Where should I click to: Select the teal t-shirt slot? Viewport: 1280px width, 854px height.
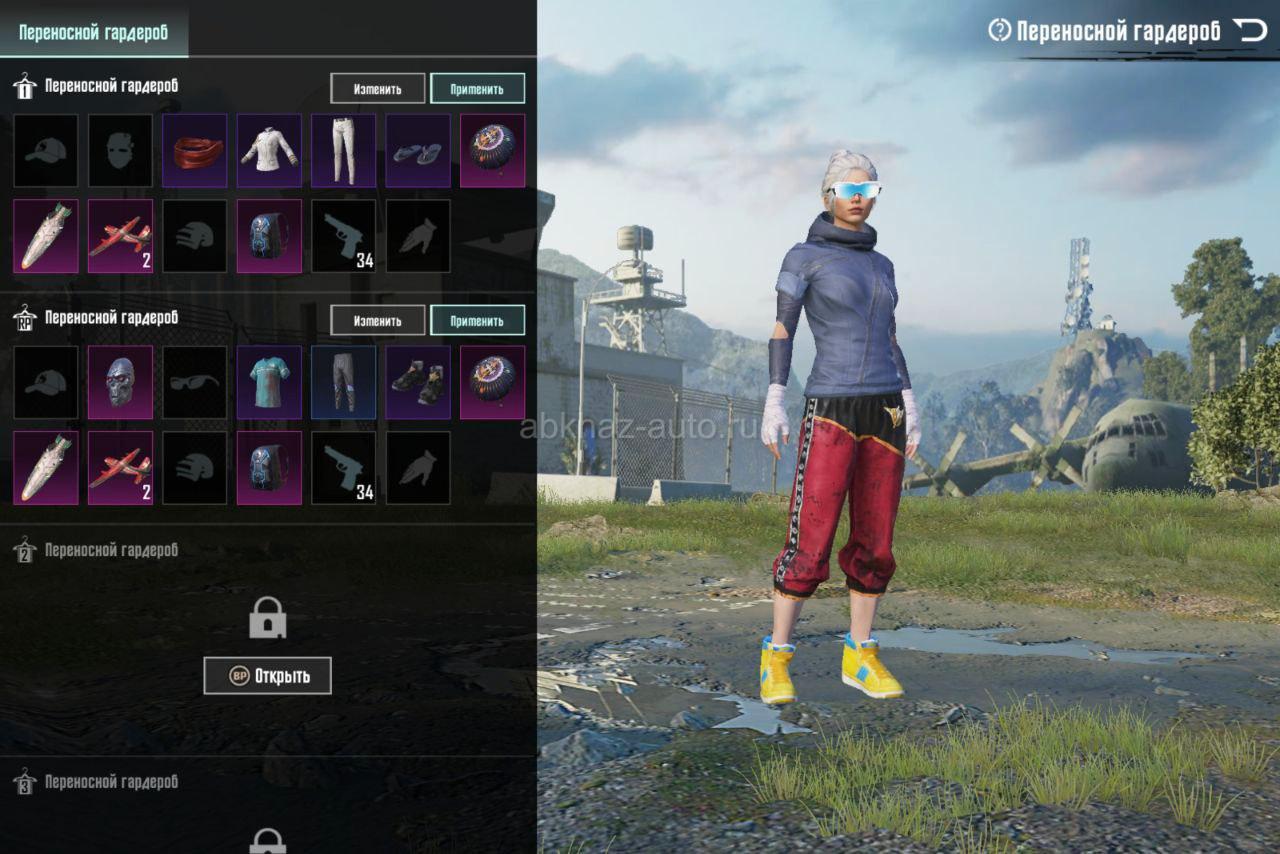point(269,382)
